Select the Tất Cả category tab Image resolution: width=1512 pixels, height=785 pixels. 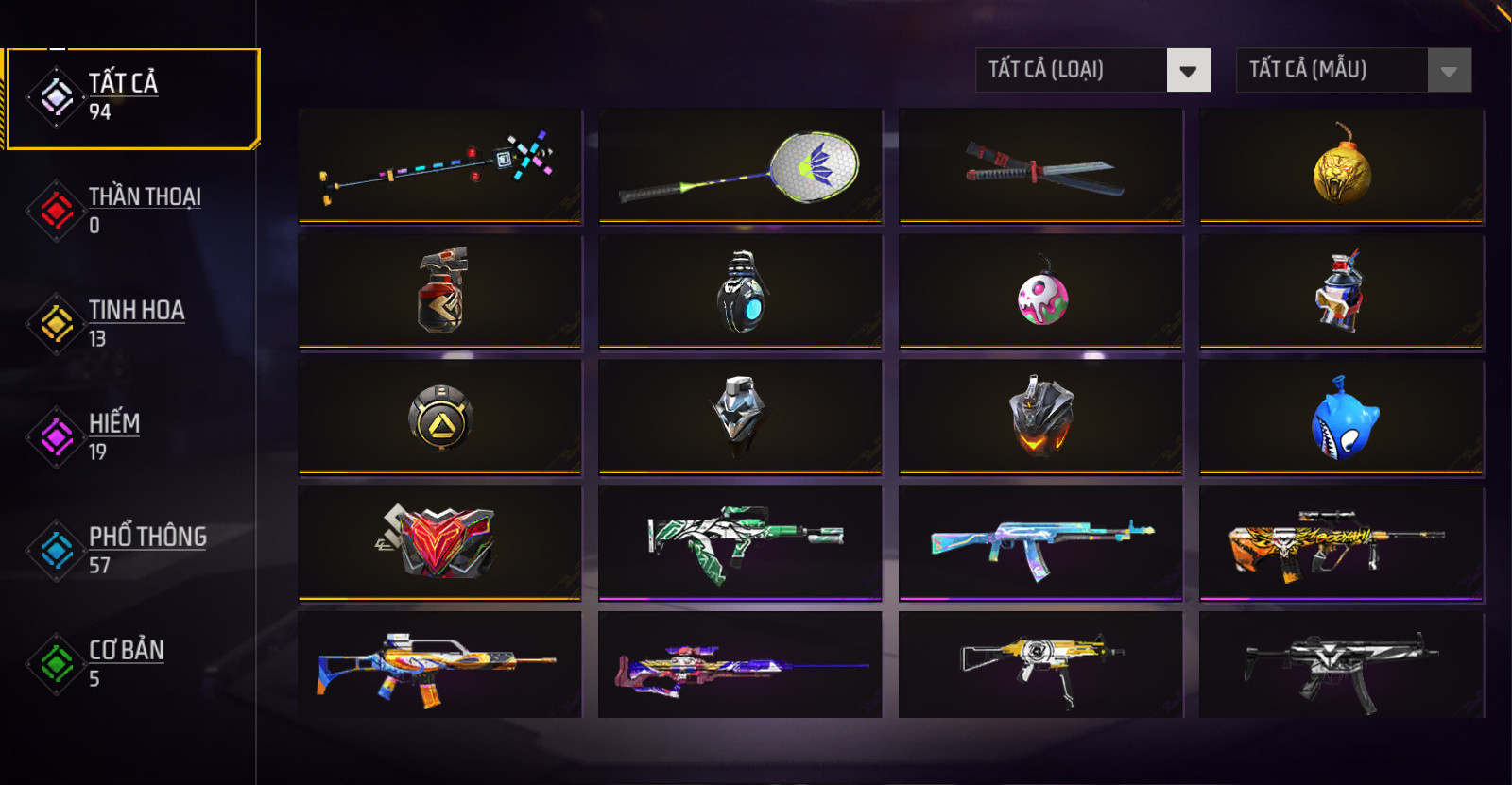click(131, 98)
